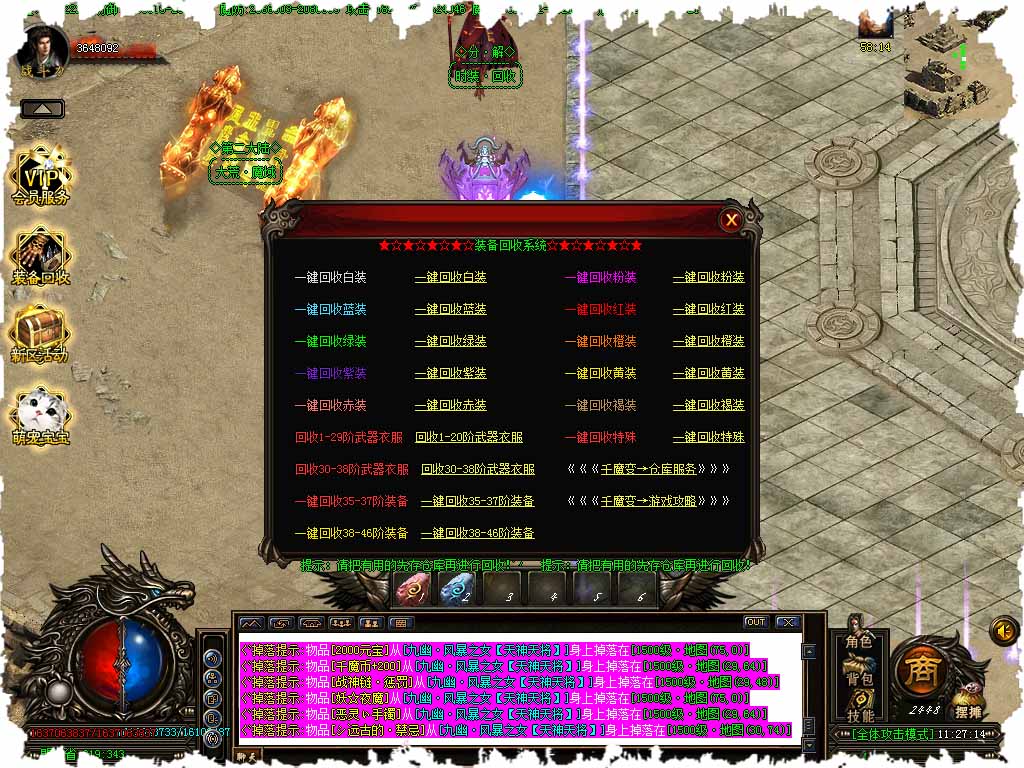Select the underlined 一键回收绿装 link

coord(450,341)
